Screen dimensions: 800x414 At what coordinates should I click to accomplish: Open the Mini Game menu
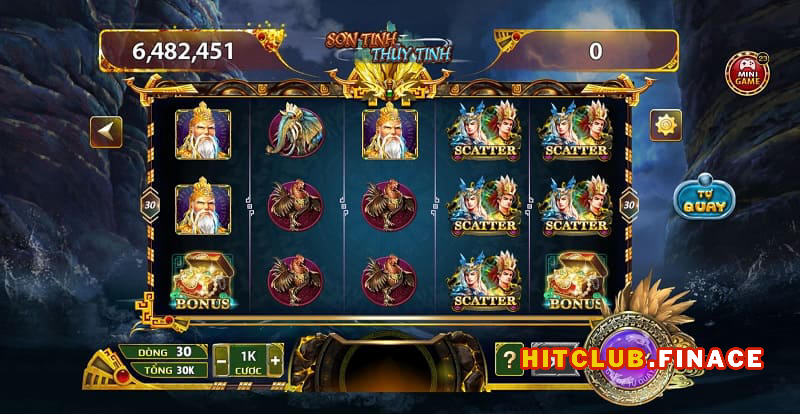[x=745, y=75]
